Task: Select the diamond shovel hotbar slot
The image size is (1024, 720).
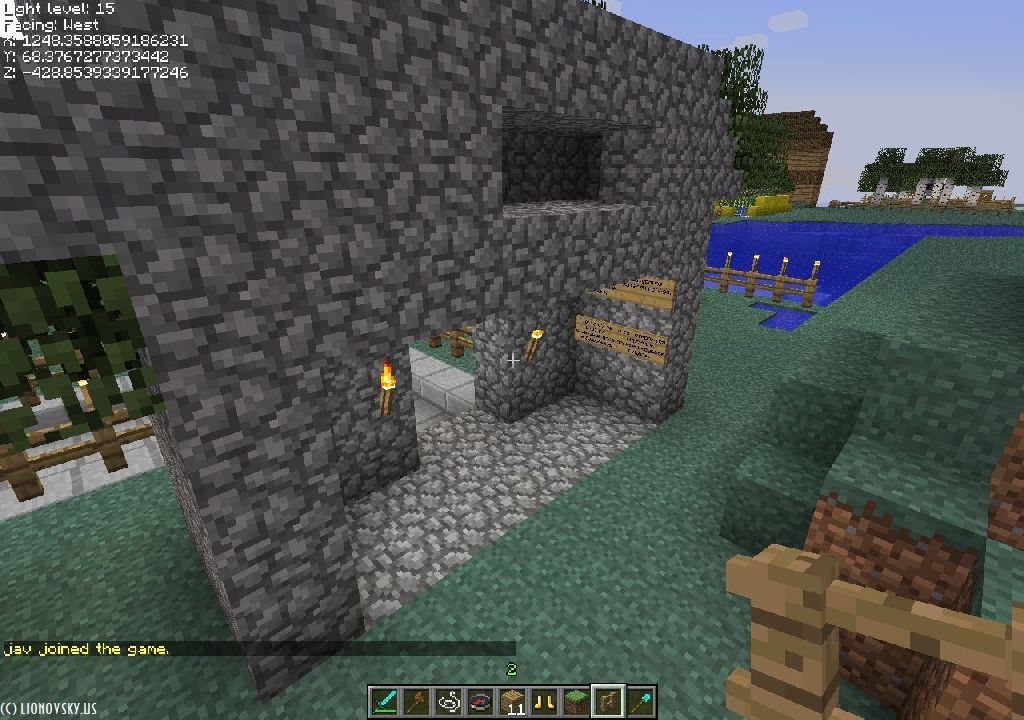Action: point(640,702)
